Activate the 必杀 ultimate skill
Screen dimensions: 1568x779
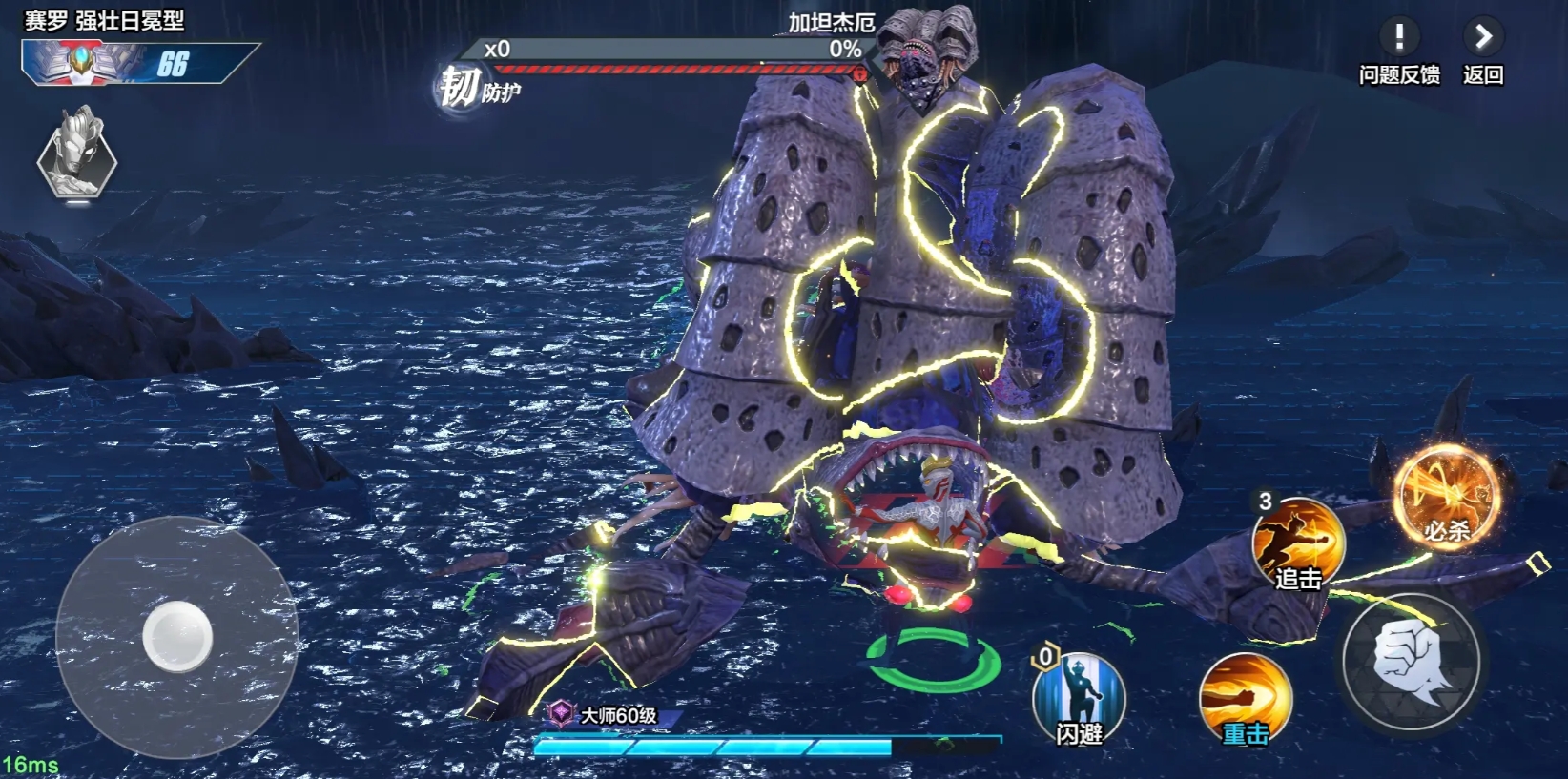coord(1446,498)
